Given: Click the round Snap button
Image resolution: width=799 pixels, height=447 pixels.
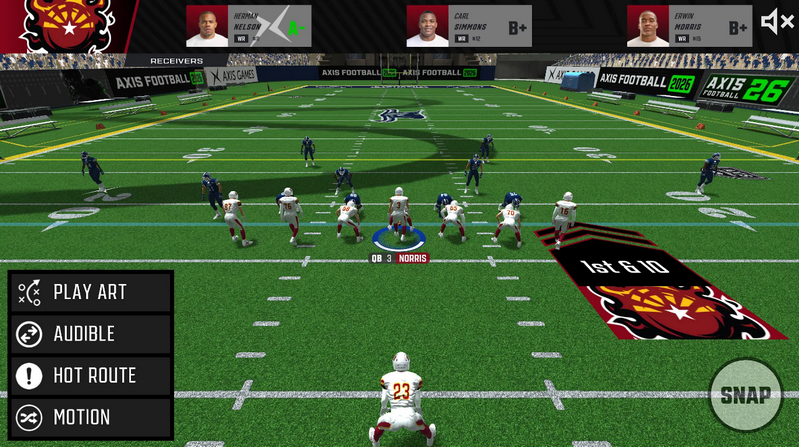Looking at the screenshot, I should [745, 394].
